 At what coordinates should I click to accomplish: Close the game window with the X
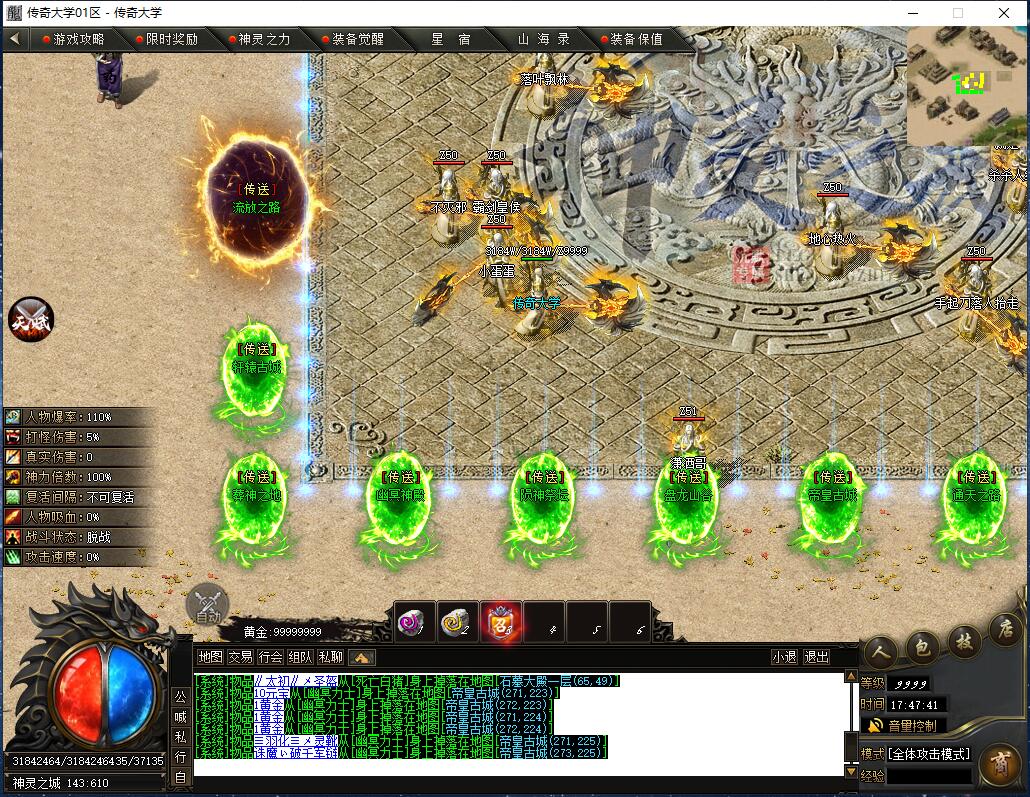click(x=1004, y=13)
